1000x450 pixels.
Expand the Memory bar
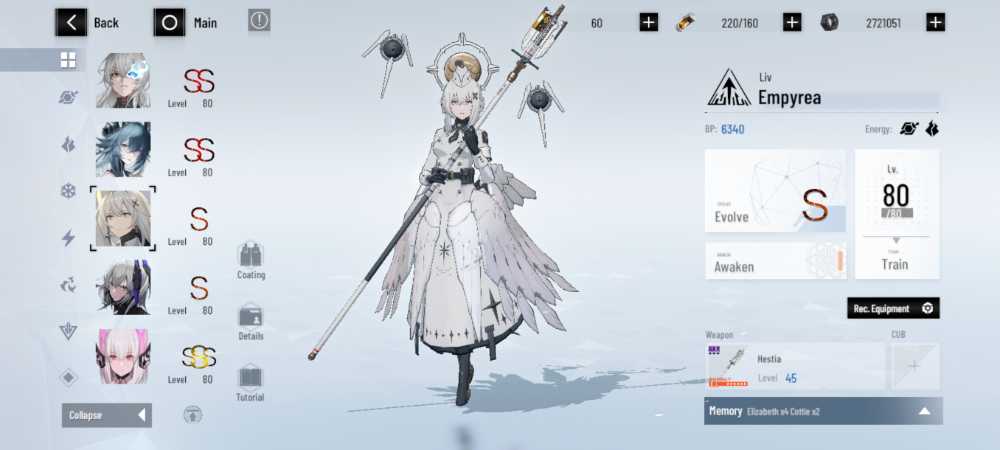(x=822, y=411)
